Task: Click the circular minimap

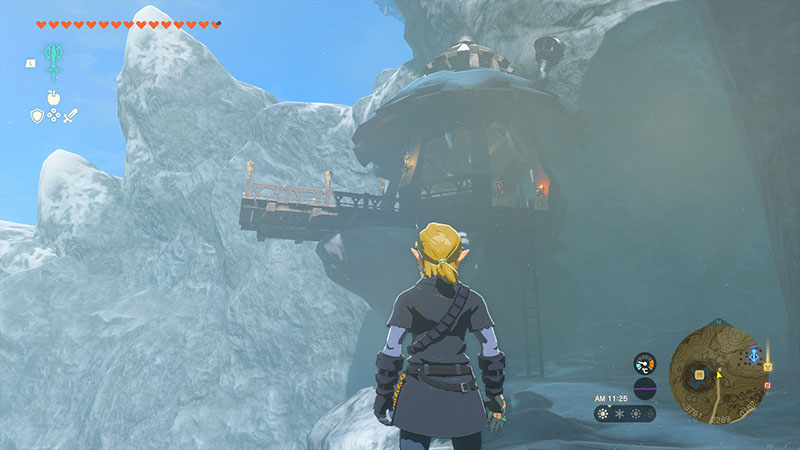Action: pos(719,378)
